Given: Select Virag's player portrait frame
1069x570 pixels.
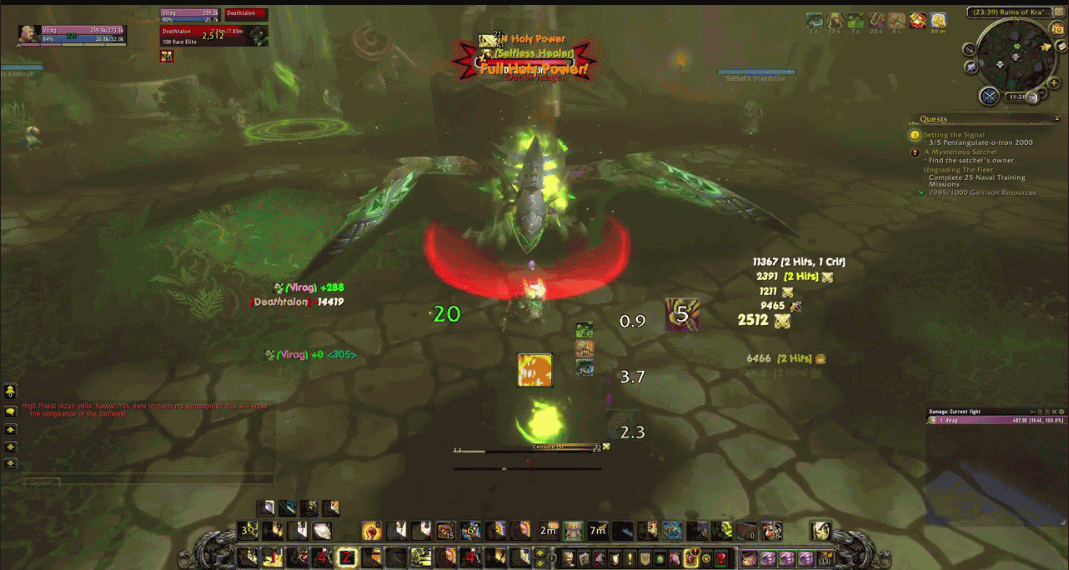Looking at the screenshot, I should [x=30, y=35].
